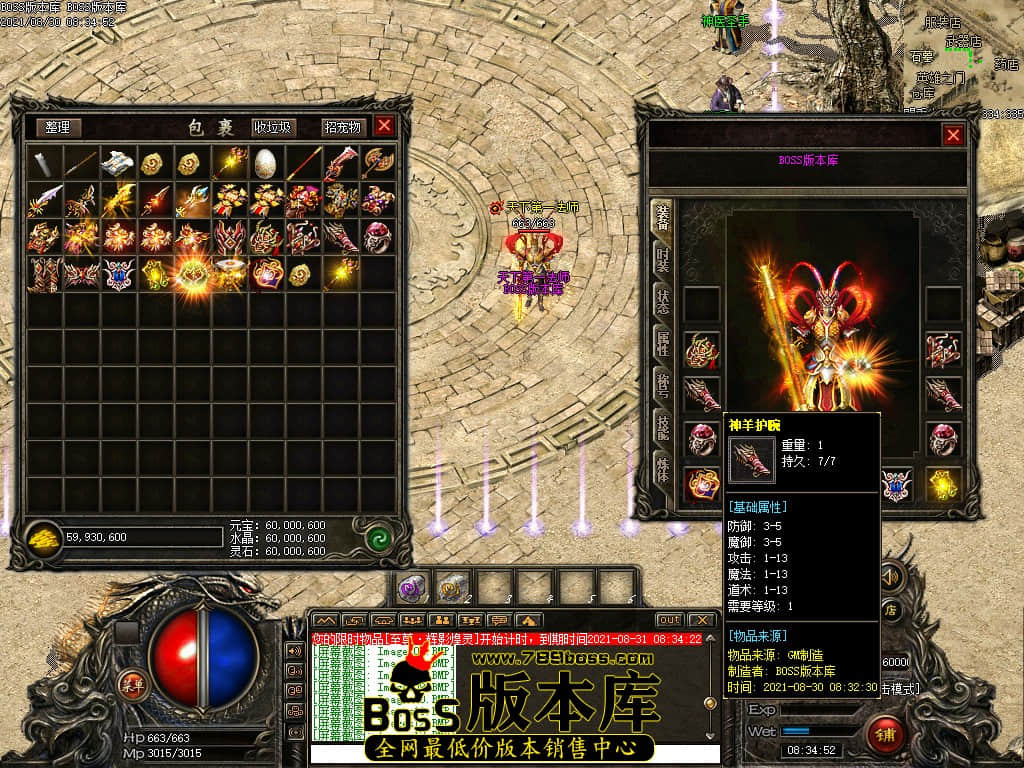Select the blue-gem winged amulet in the bag
Screen dimensions: 1024x768
[x=118, y=273]
